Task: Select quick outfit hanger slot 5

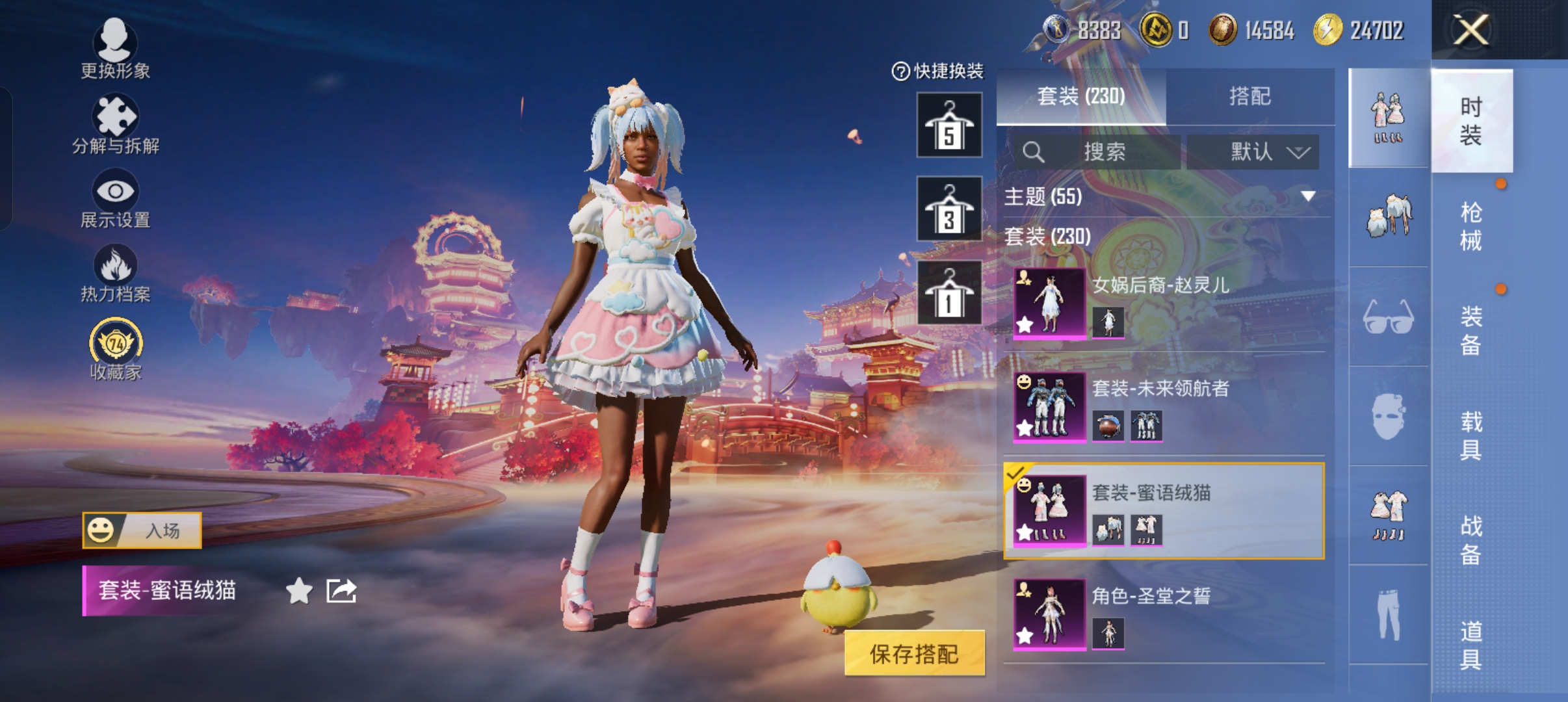Action: coord(949,125)
